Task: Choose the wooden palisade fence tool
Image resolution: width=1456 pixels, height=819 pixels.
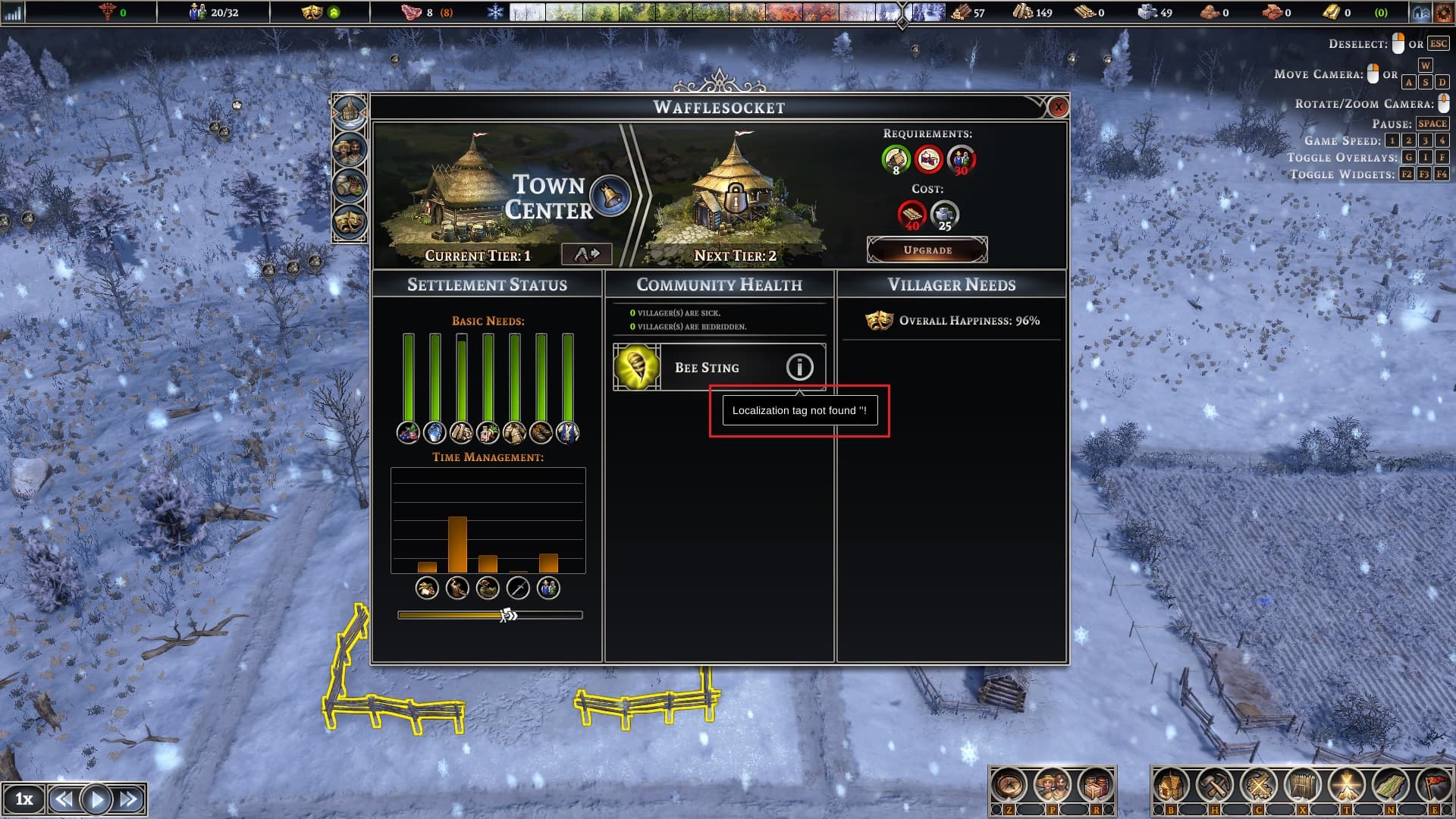Action: click(1302, 786)
